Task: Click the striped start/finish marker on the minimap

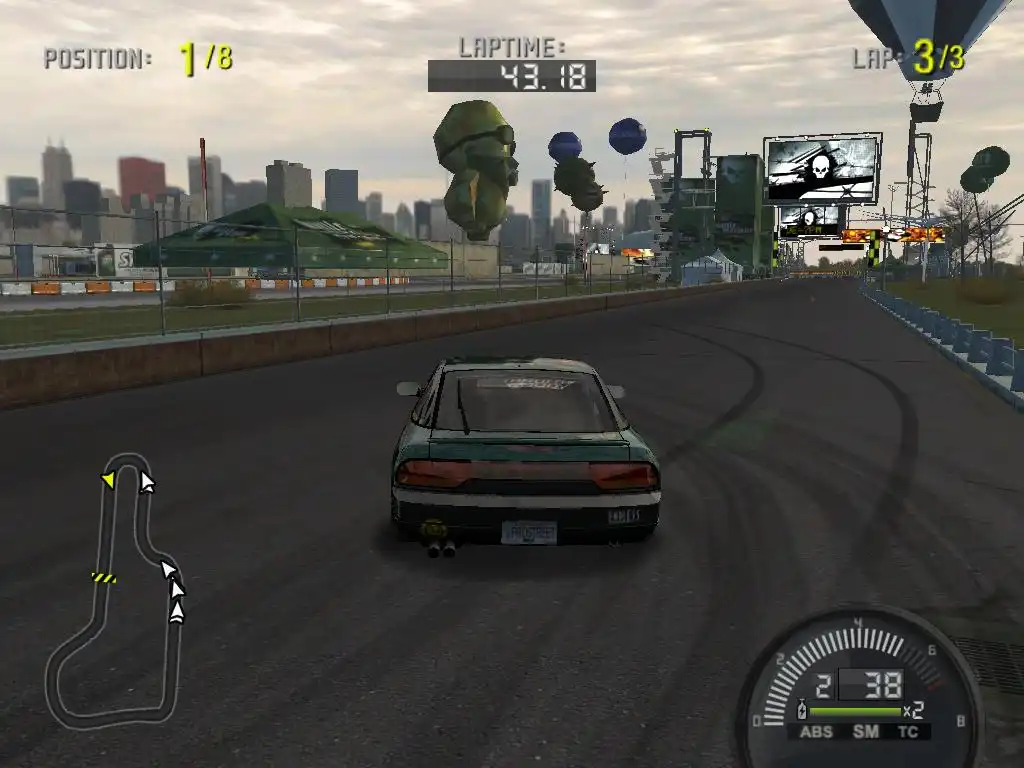Action: 103,577
